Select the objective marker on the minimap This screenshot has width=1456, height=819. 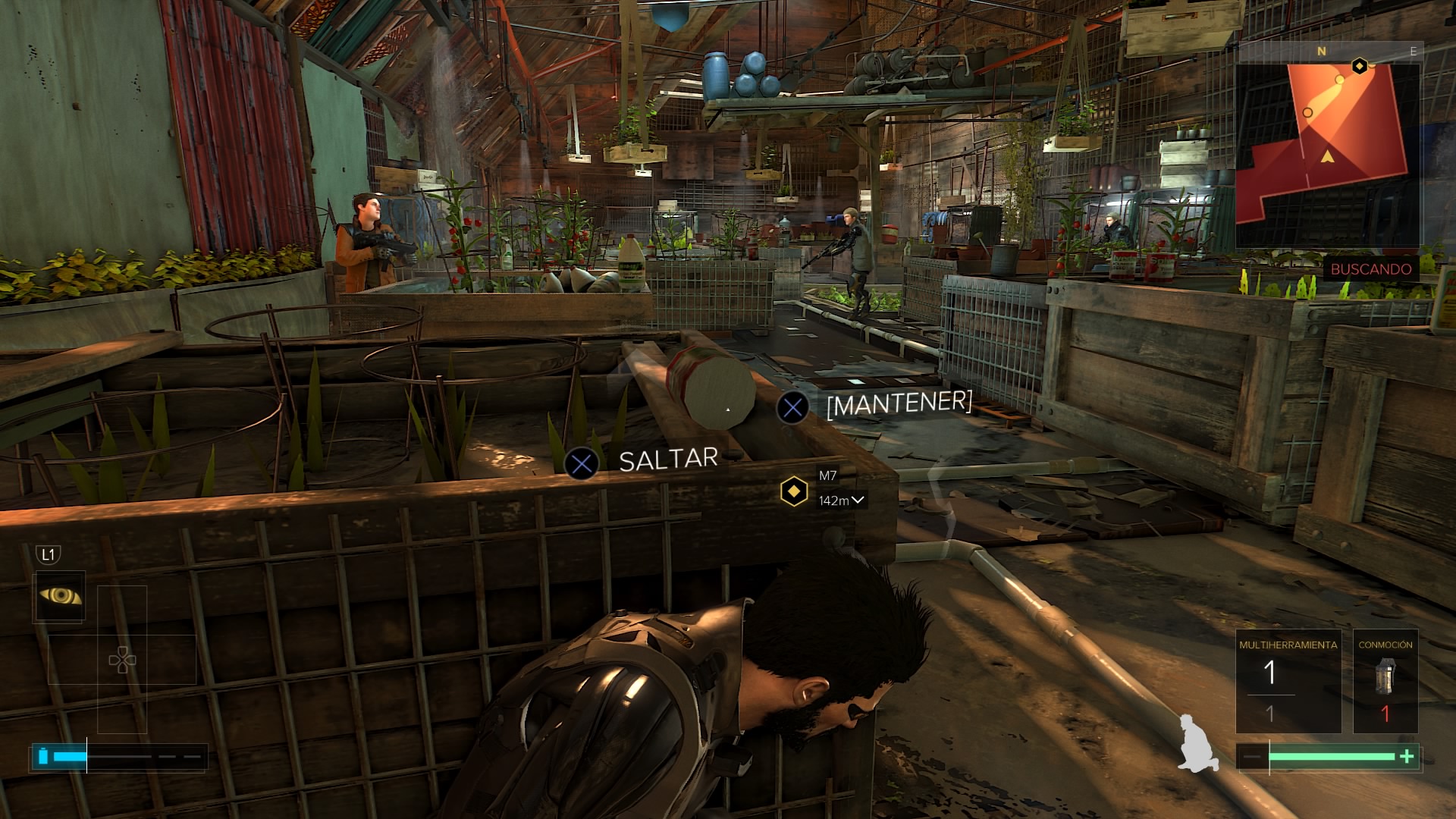click(x=1360, y=66)
